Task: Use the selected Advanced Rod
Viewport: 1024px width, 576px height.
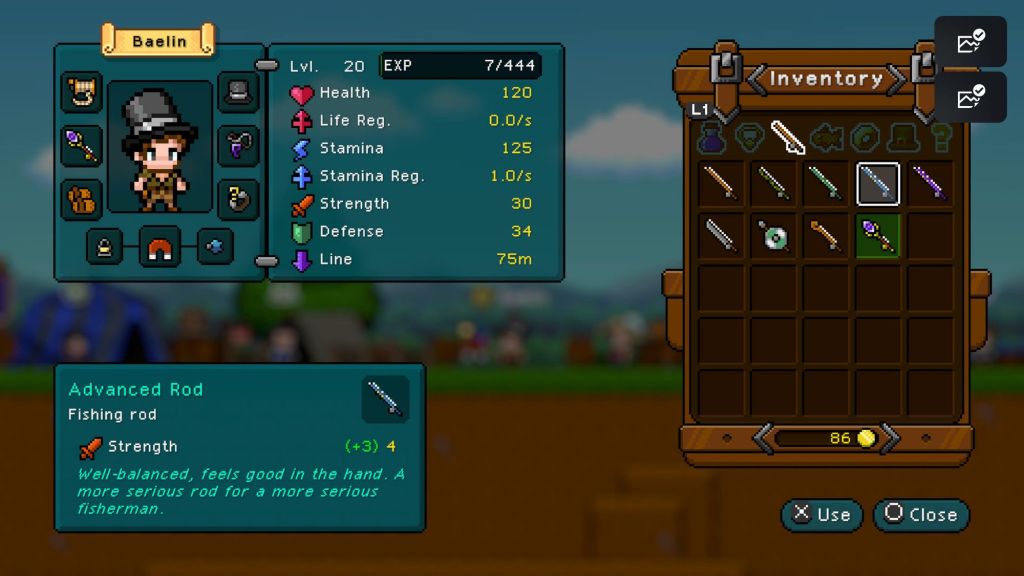Action: [x=822, y=515]
